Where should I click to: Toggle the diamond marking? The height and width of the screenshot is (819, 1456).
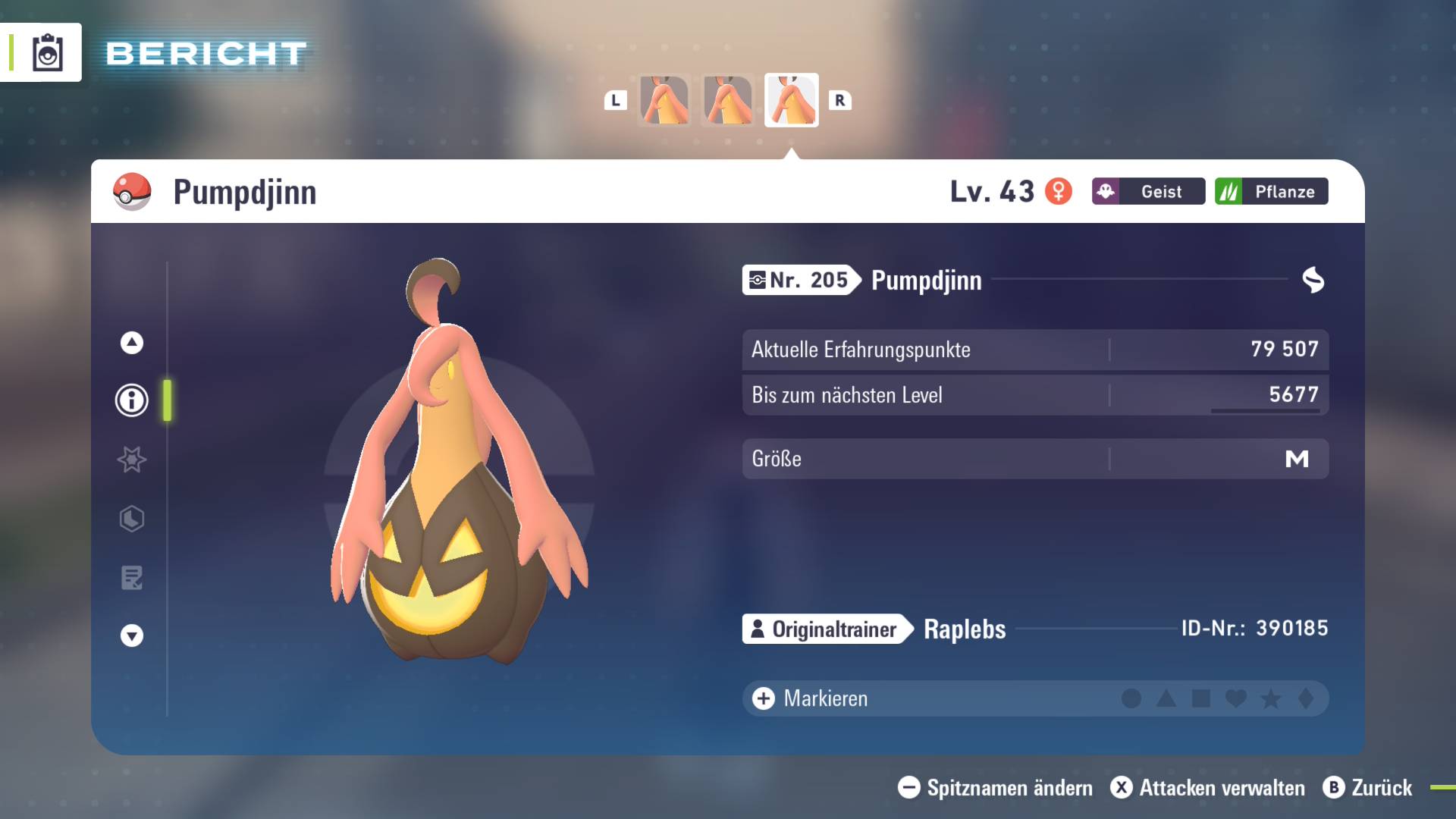(1306, 698)
